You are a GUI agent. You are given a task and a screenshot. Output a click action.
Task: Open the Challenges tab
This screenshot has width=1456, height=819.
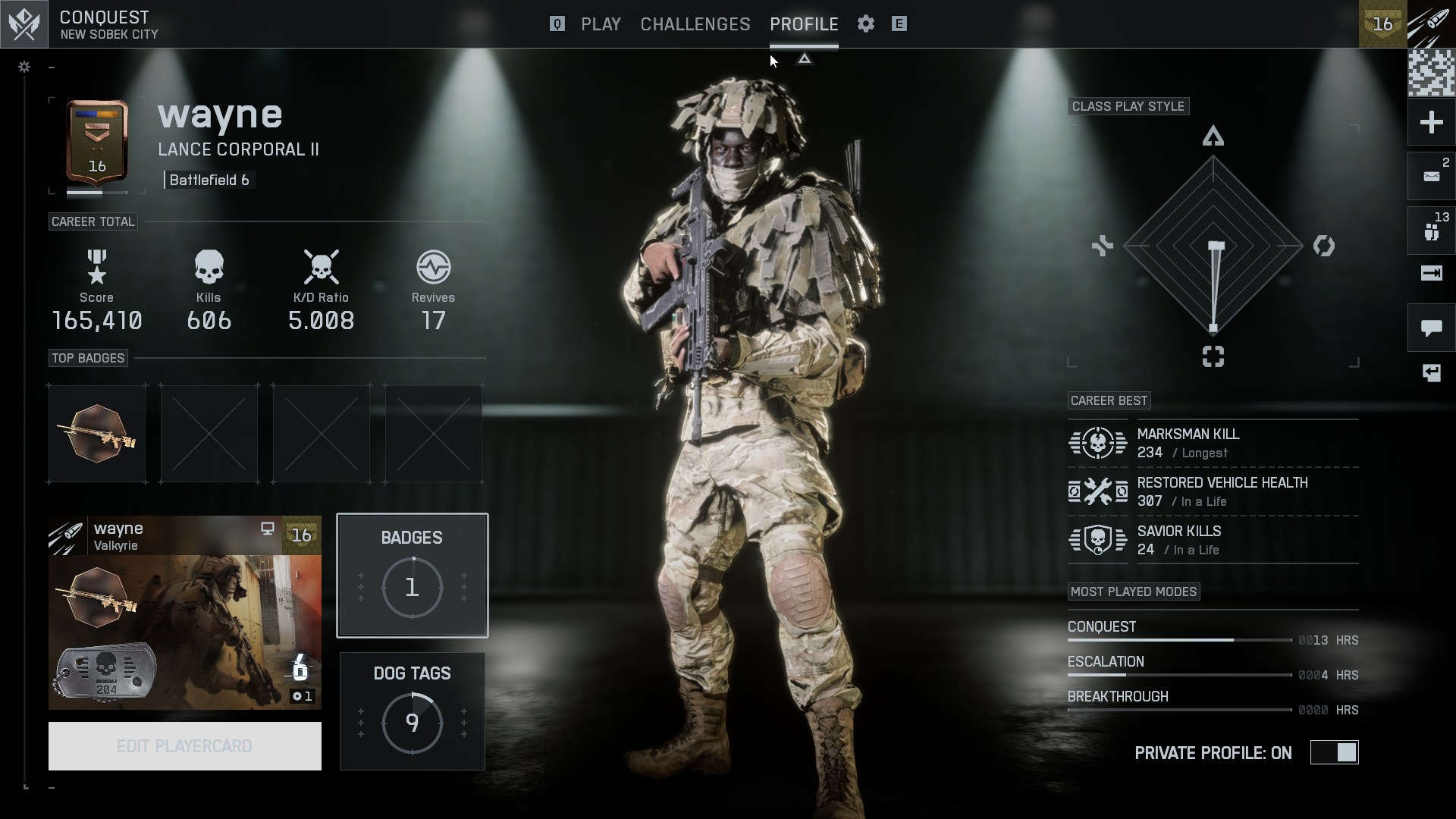click(x=695, y=24)
